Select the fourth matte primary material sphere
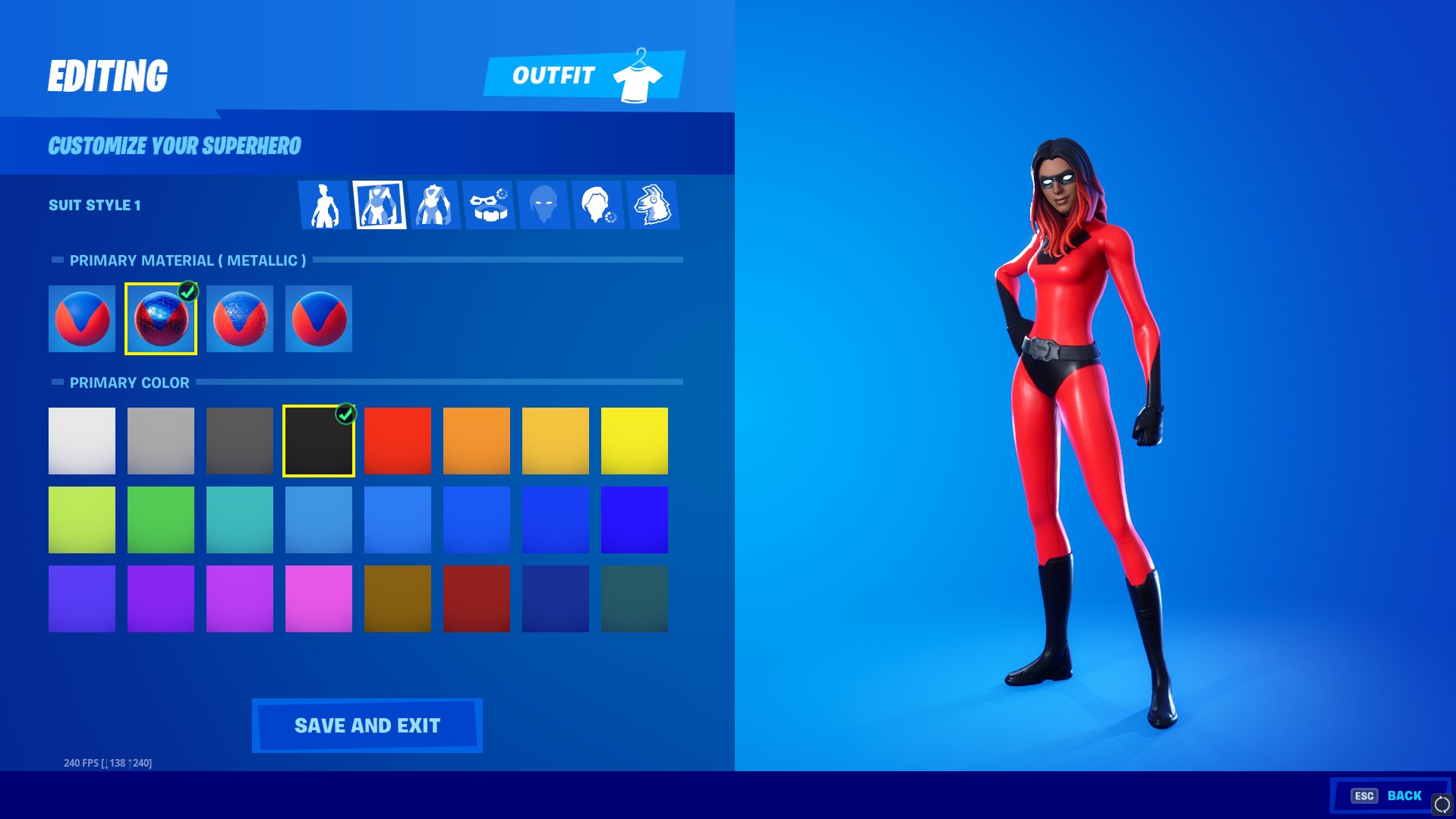The image size is (1456, 819). [318, 318]
